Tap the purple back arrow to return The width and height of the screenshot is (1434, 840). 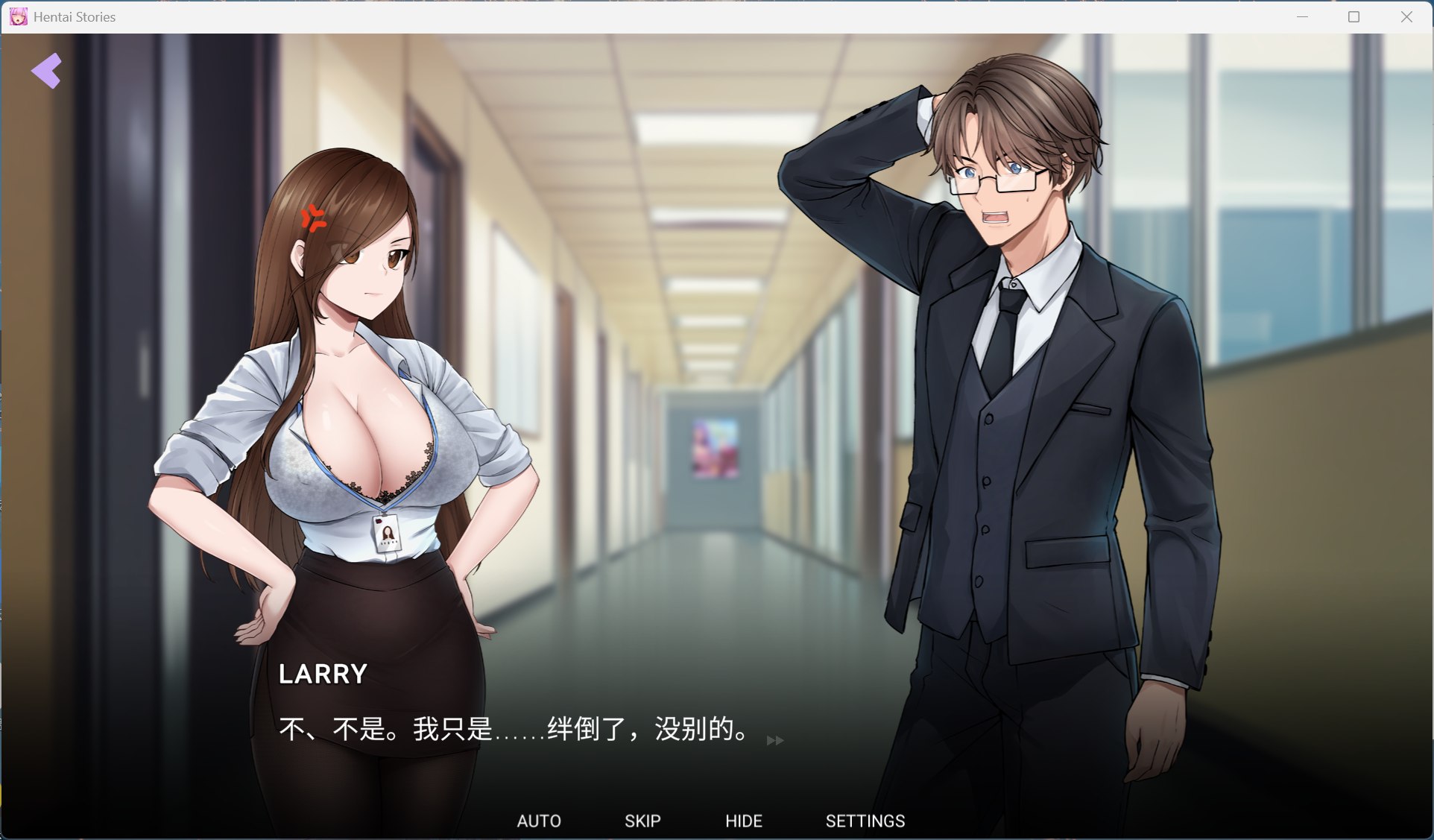coord(46,70)
